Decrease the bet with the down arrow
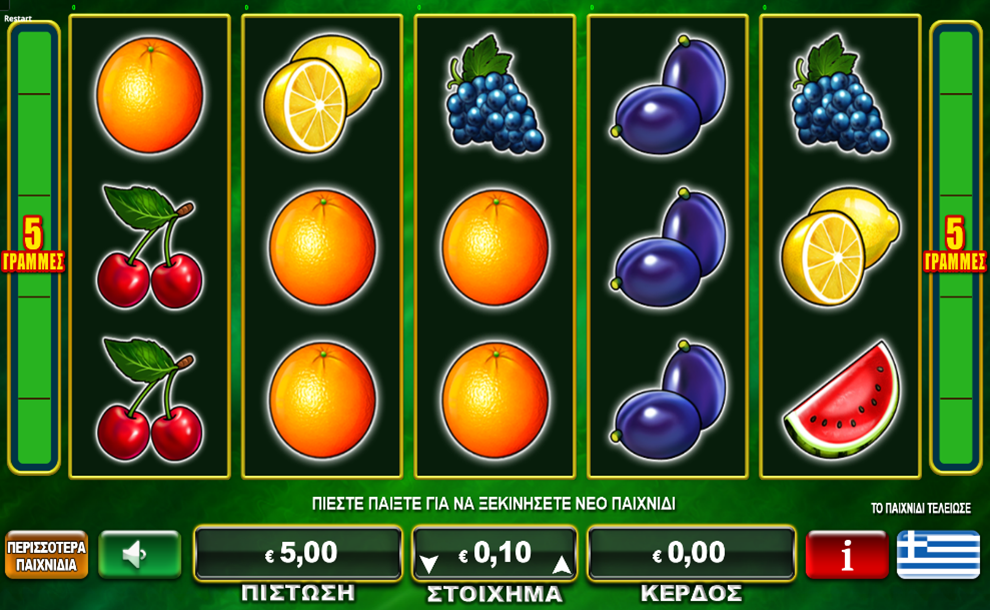 [429, 564]
